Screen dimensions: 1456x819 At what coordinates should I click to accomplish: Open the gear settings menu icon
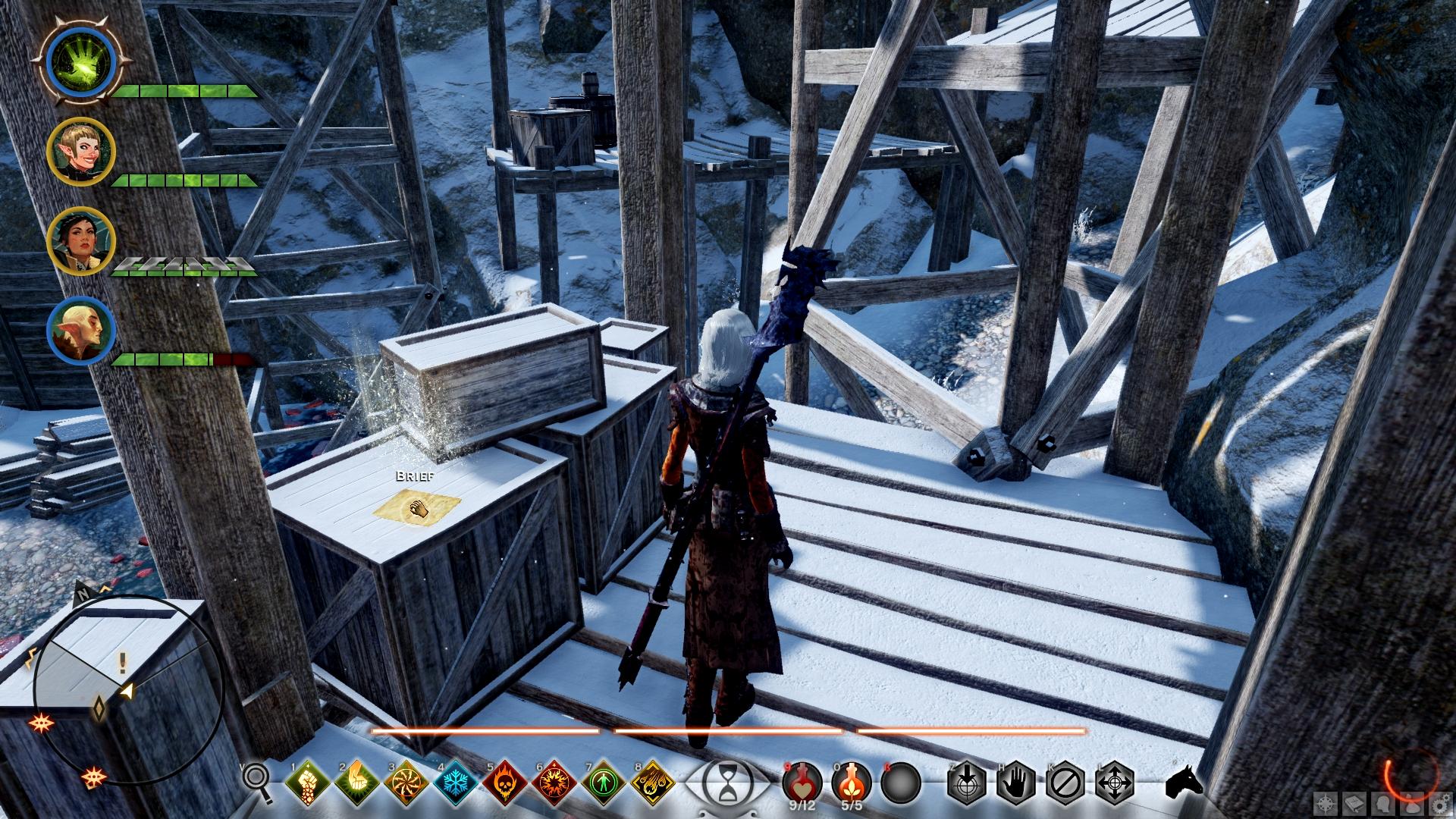click(x=1438, y=803)
